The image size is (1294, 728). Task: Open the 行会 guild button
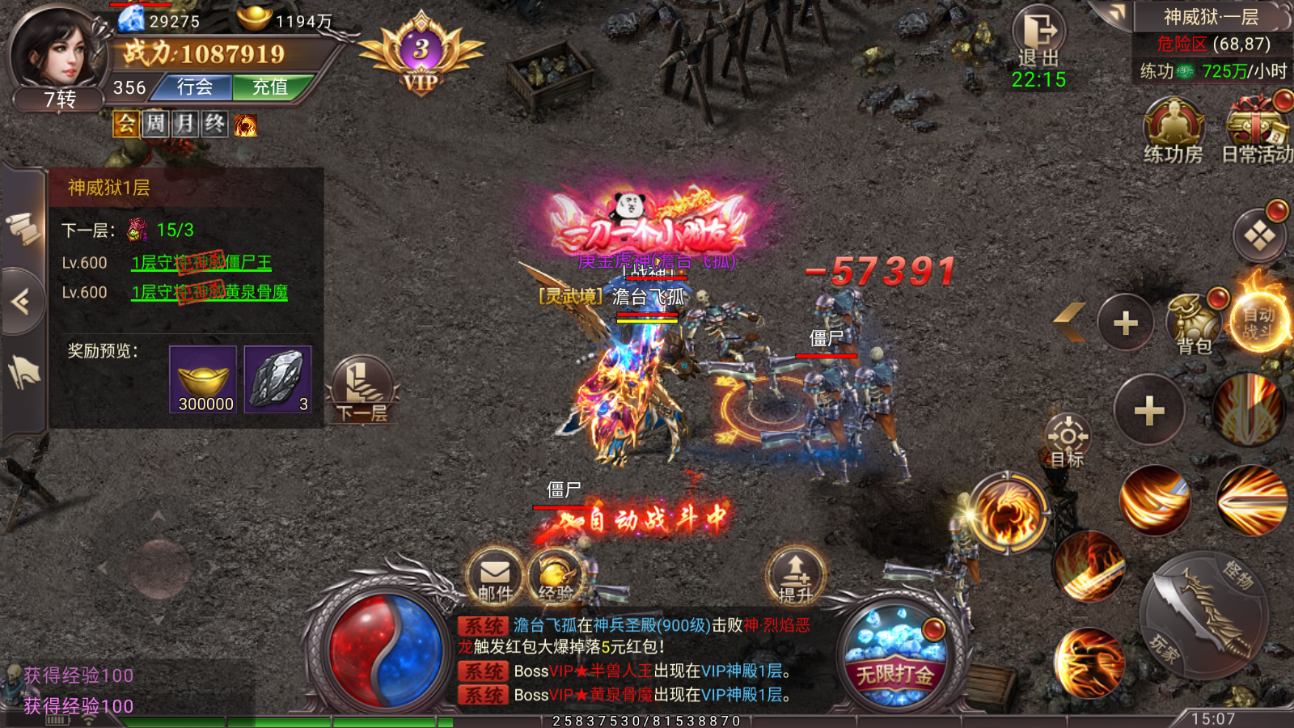coord(195,88)
